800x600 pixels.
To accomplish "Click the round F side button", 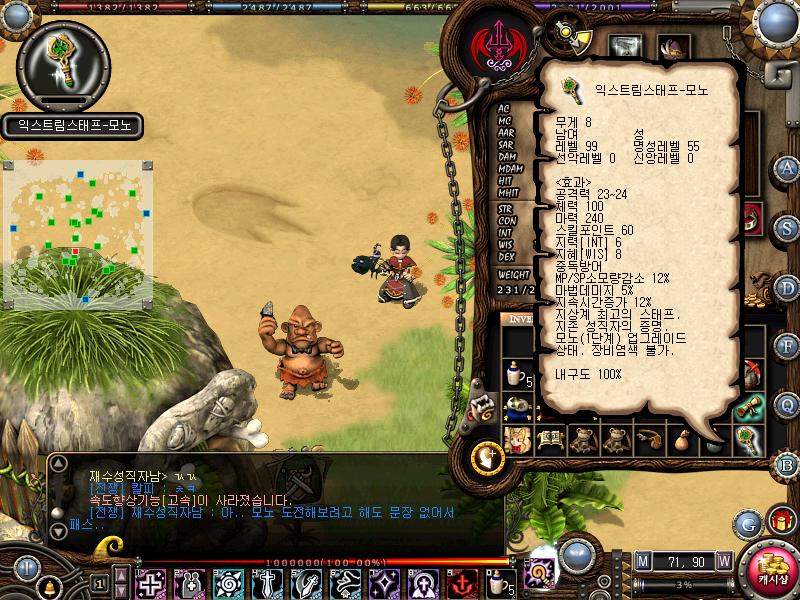I will (788, 346).
